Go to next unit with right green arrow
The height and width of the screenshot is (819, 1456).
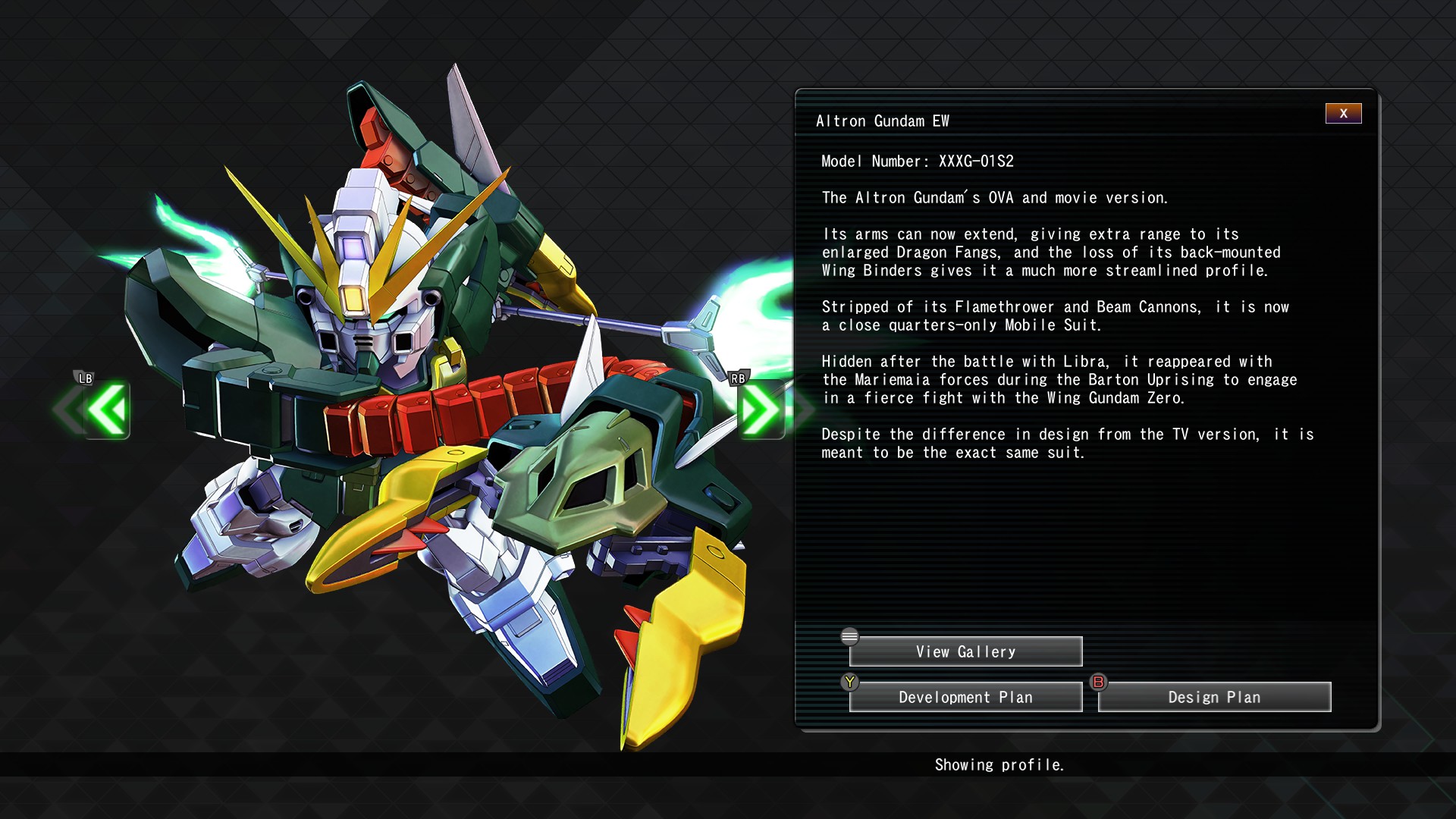[759, 410]
